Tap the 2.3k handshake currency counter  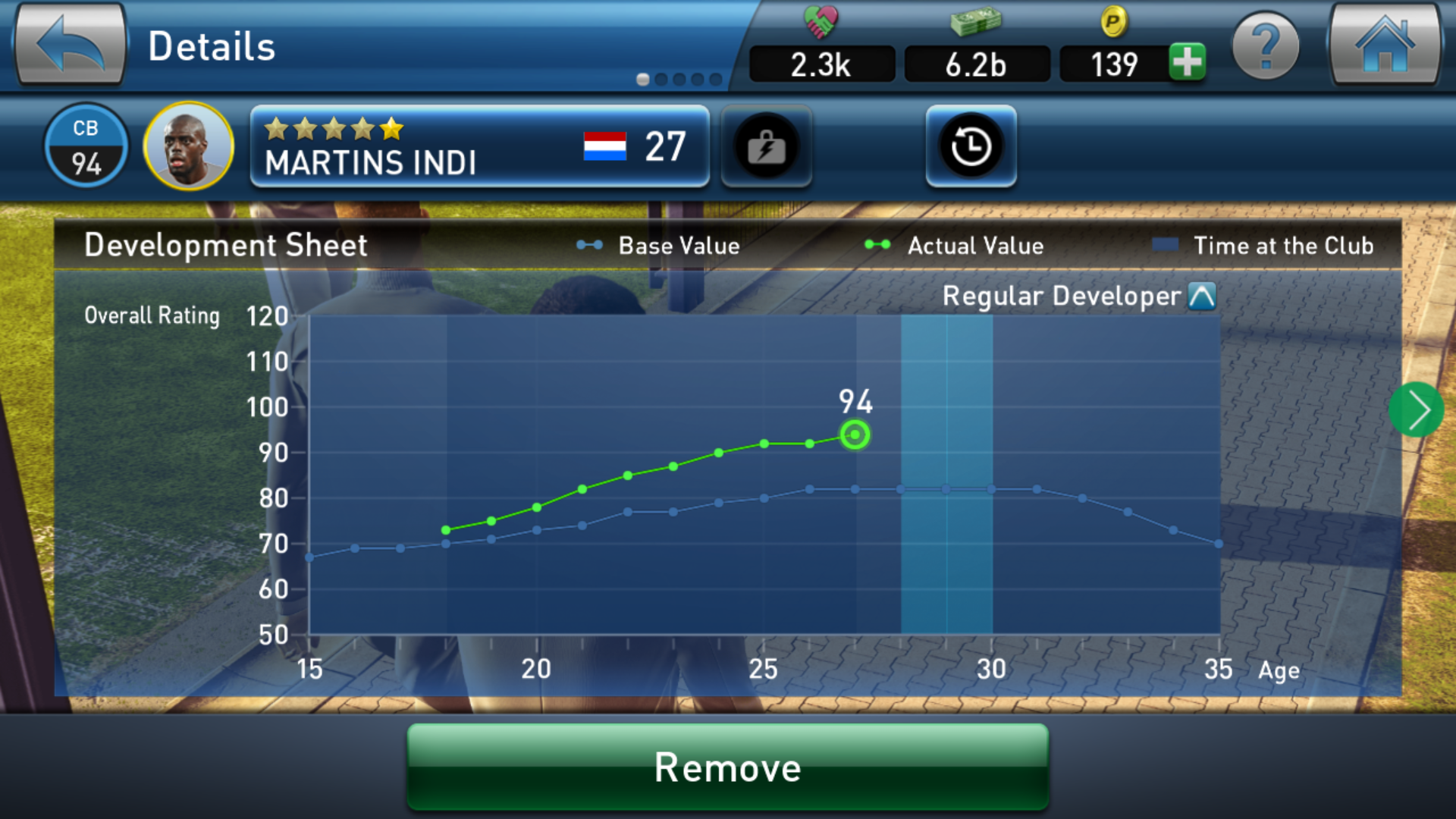(821, 64)
